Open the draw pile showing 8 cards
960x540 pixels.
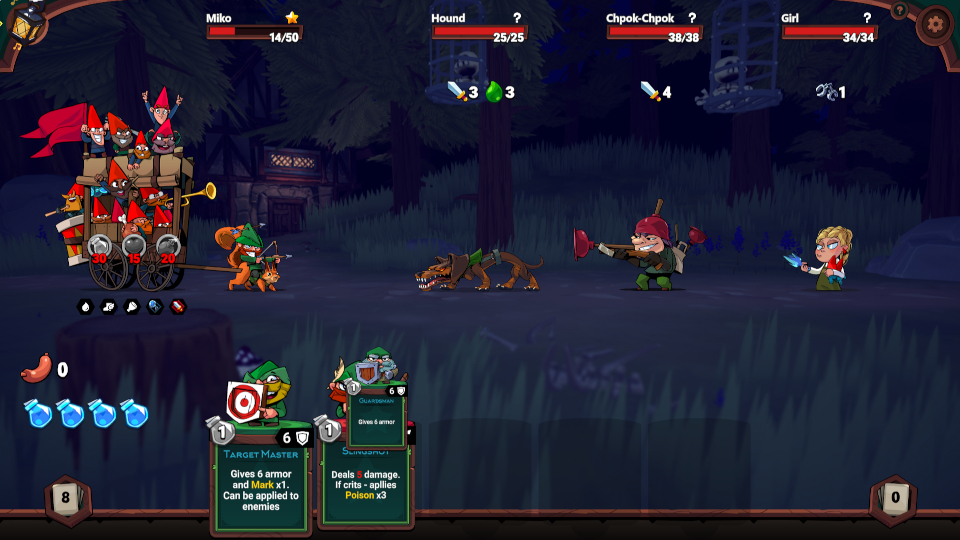[x=67, y=498]
